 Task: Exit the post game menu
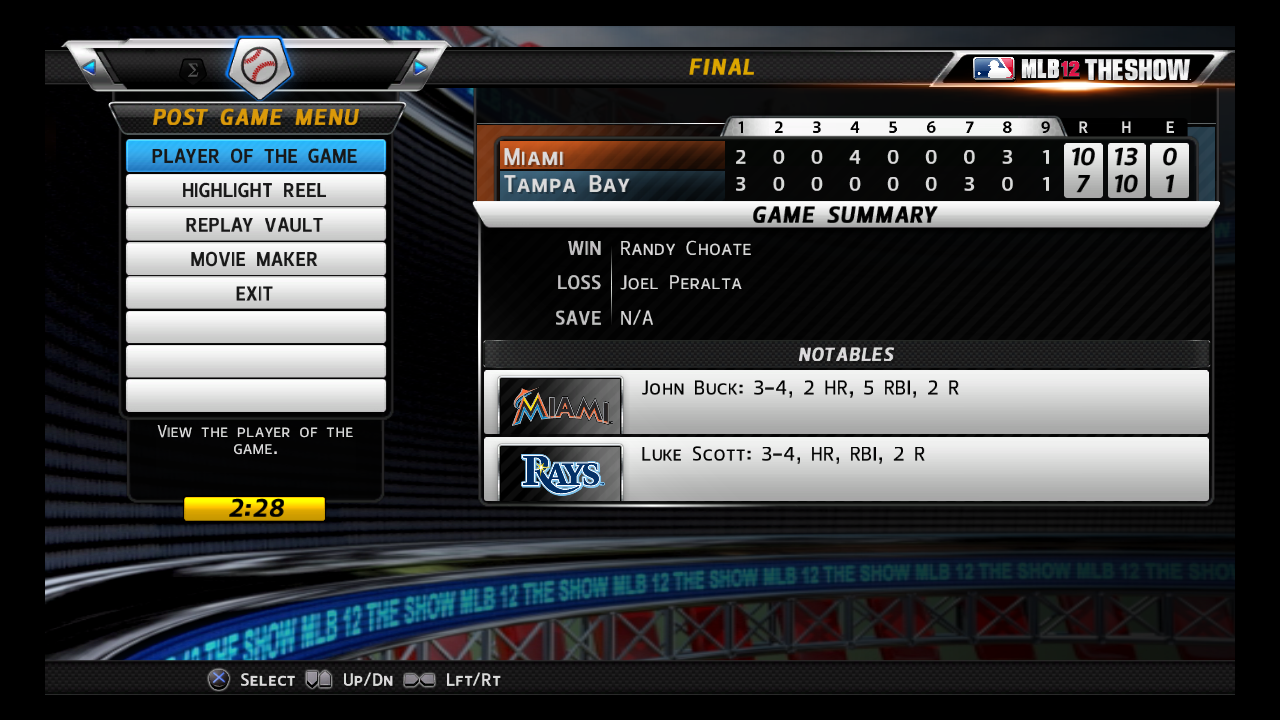coord(255,294)
